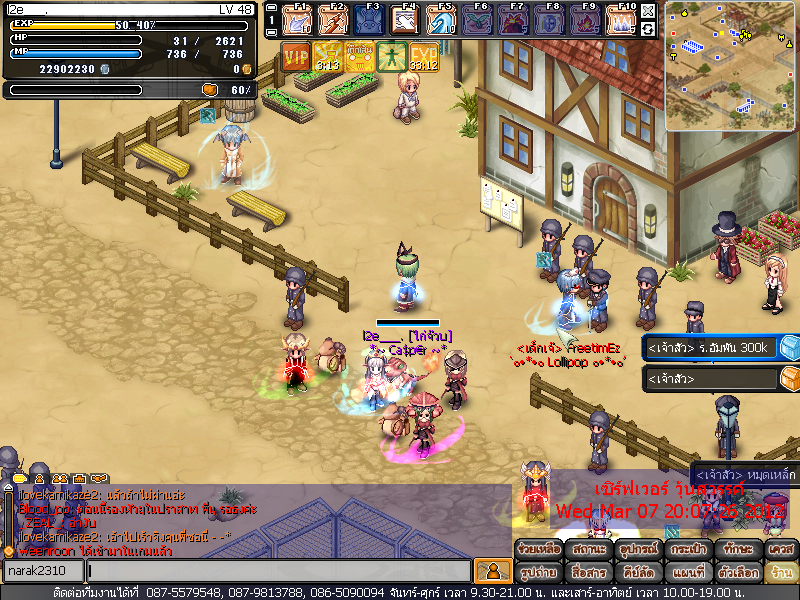
Task: Open the ร้าน (Shop) button
Action: (779, 573)
